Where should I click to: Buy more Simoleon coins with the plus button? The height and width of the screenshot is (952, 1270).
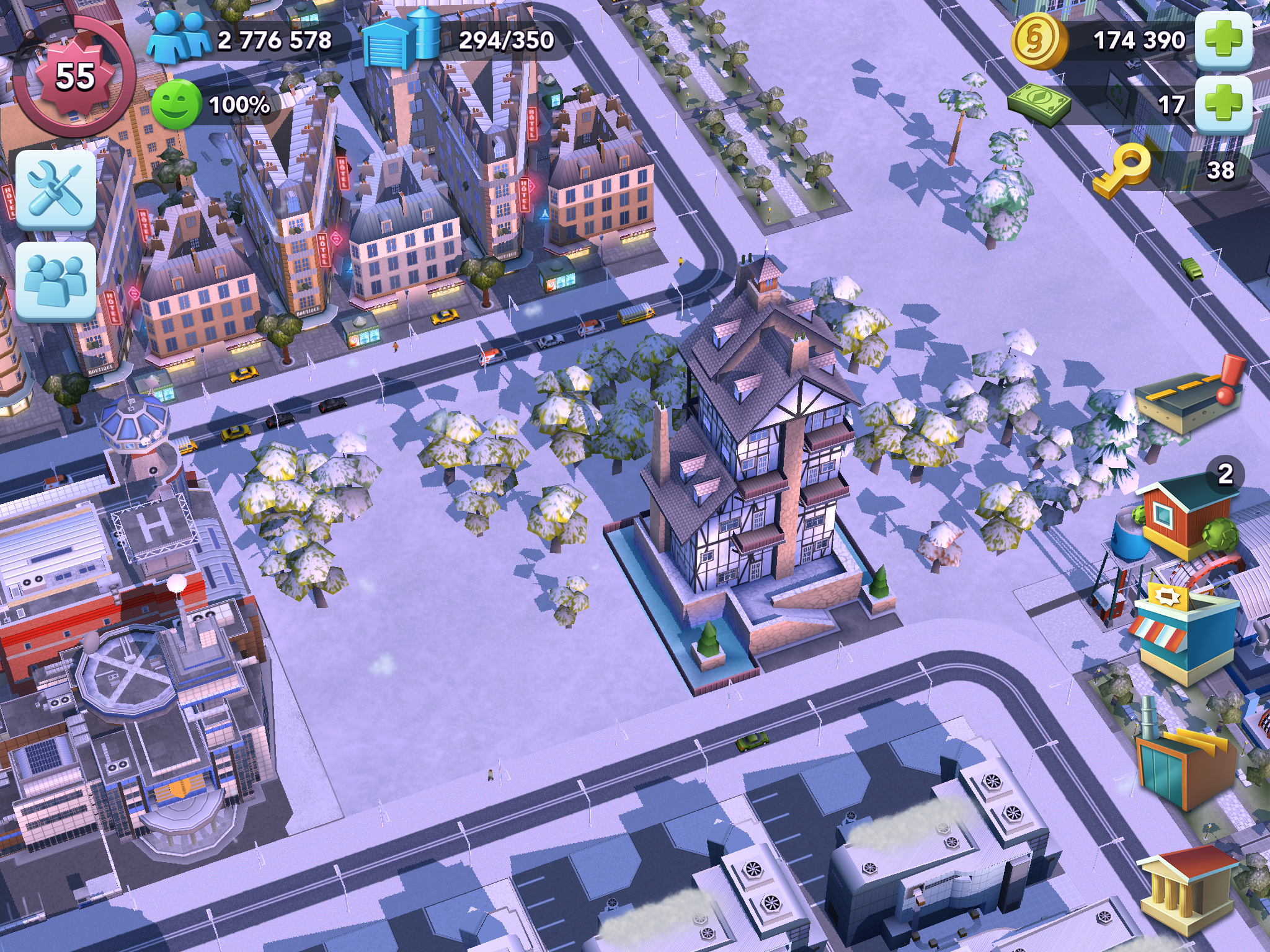point(1223,40)
